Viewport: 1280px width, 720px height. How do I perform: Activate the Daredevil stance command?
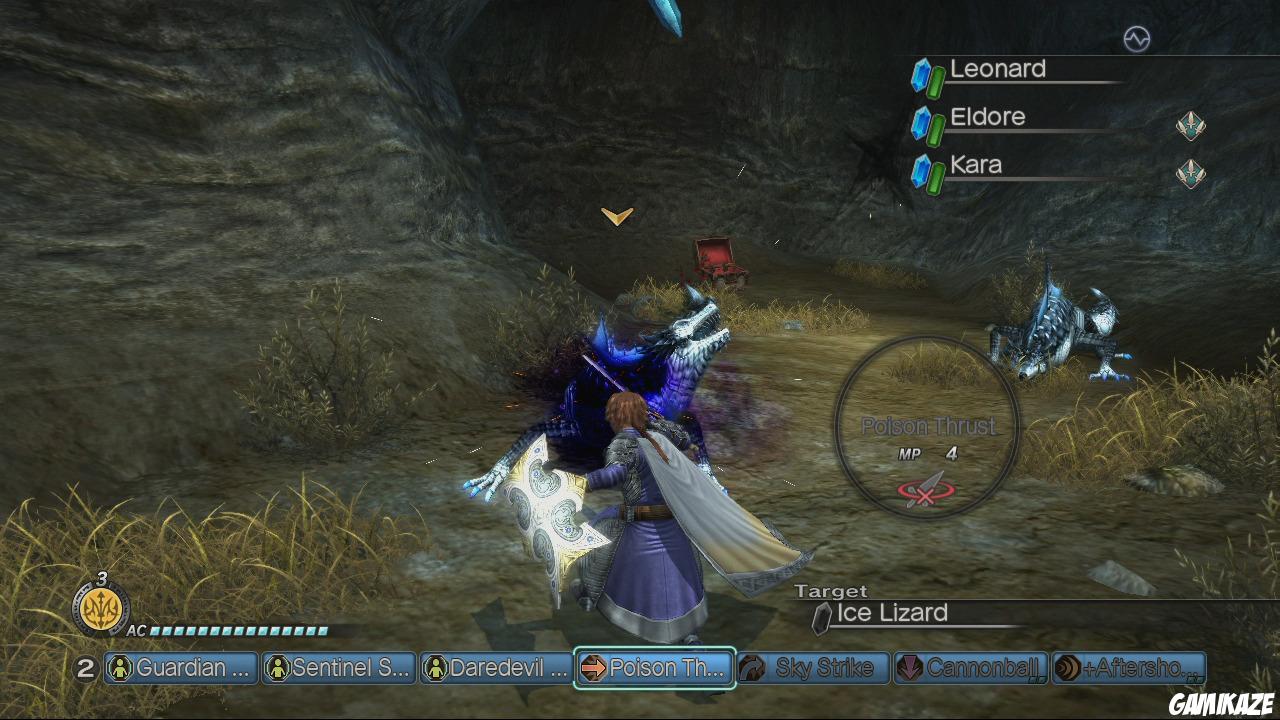(x=497, y=668)
